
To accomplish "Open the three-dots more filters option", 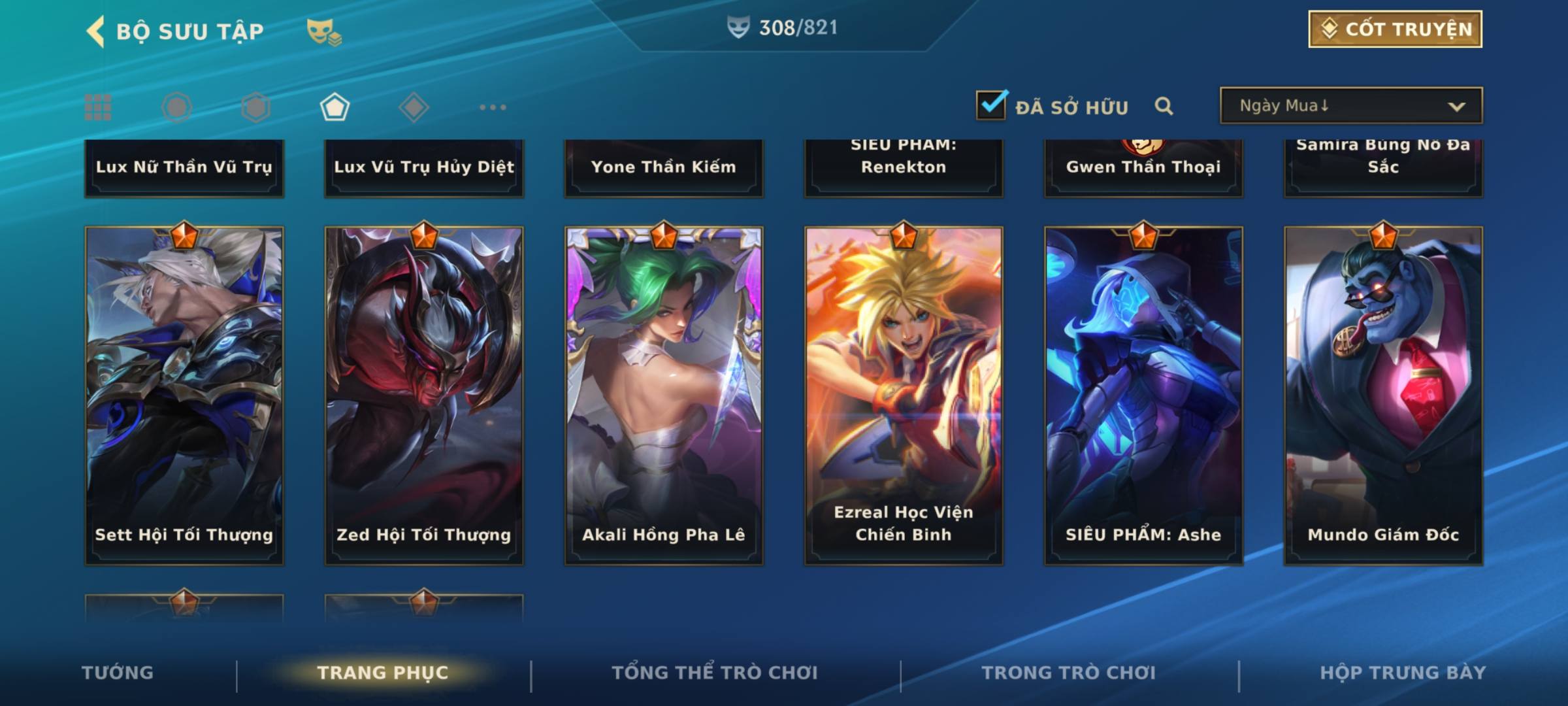I will (493, 107).
